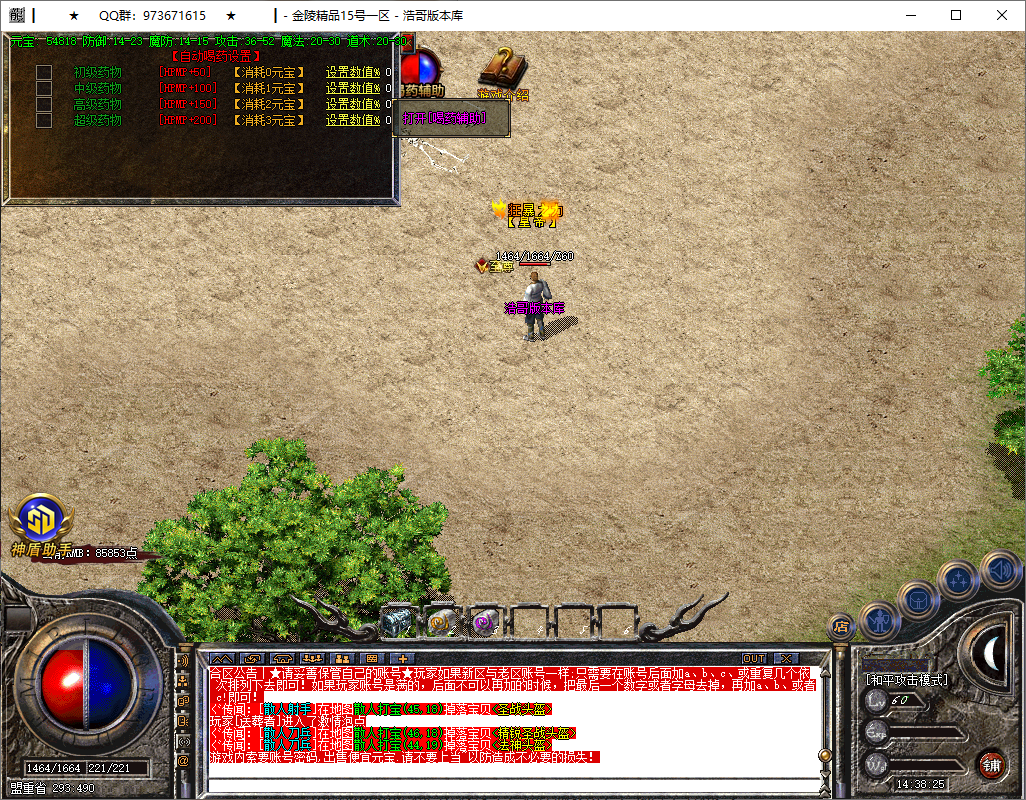This screenshot has height=800, width=1026.
Task: Enable the 中级药物 potion checkbox
Action: point(44,88)
